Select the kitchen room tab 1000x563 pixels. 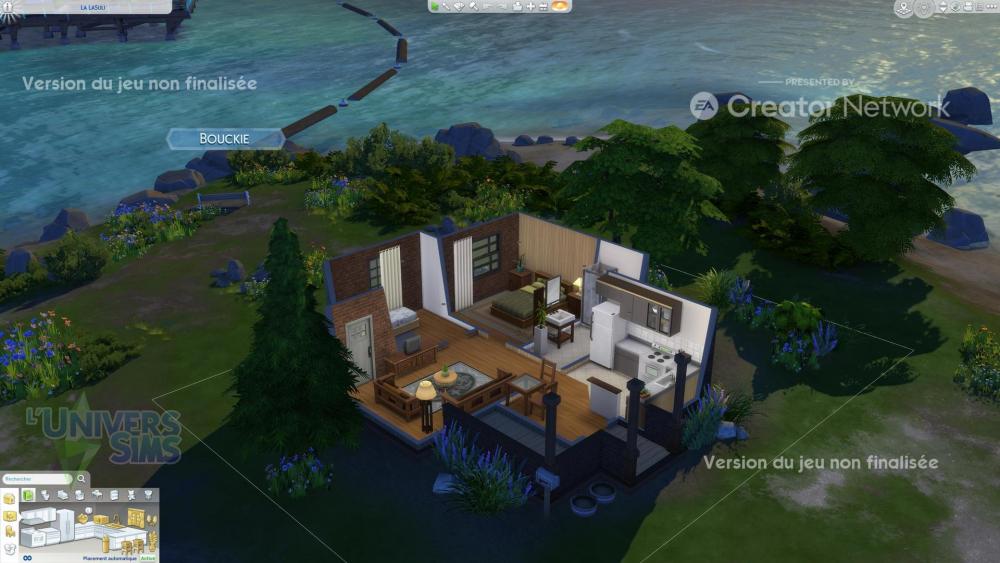(28, 494)
